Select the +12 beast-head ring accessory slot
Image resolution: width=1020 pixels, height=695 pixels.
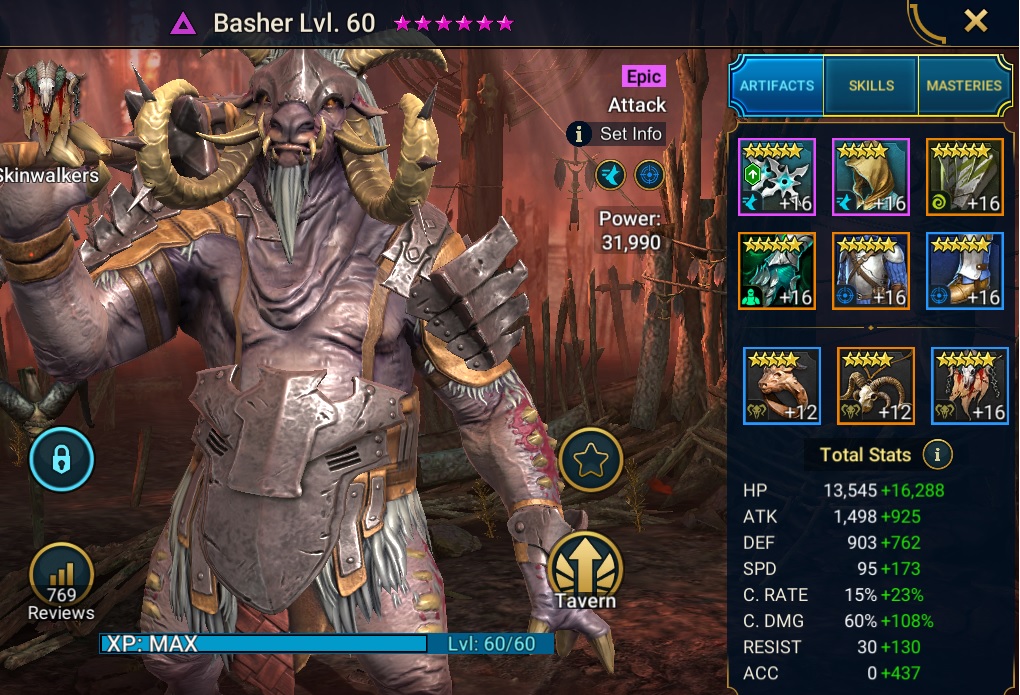[x=782, y=386]
